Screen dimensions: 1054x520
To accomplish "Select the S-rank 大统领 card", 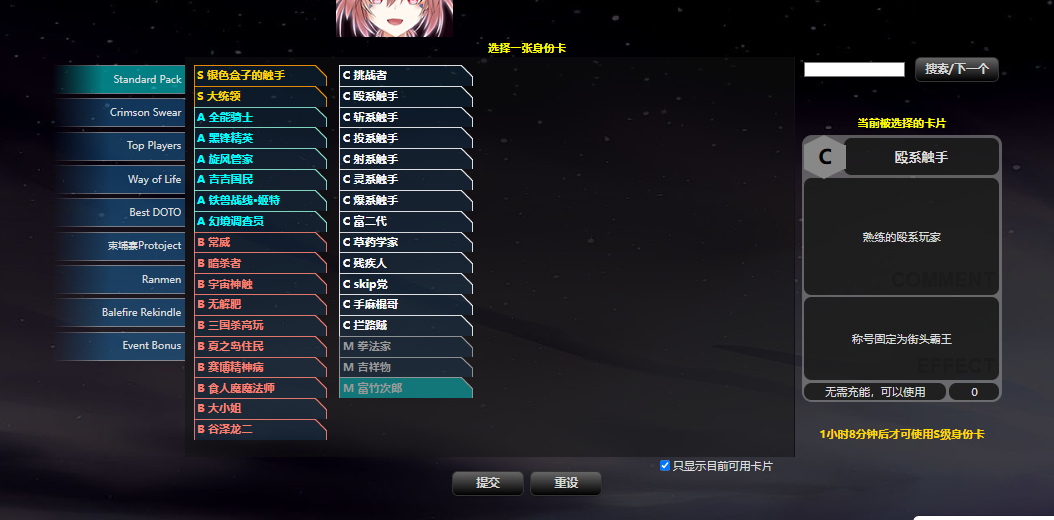I will 260,96.
